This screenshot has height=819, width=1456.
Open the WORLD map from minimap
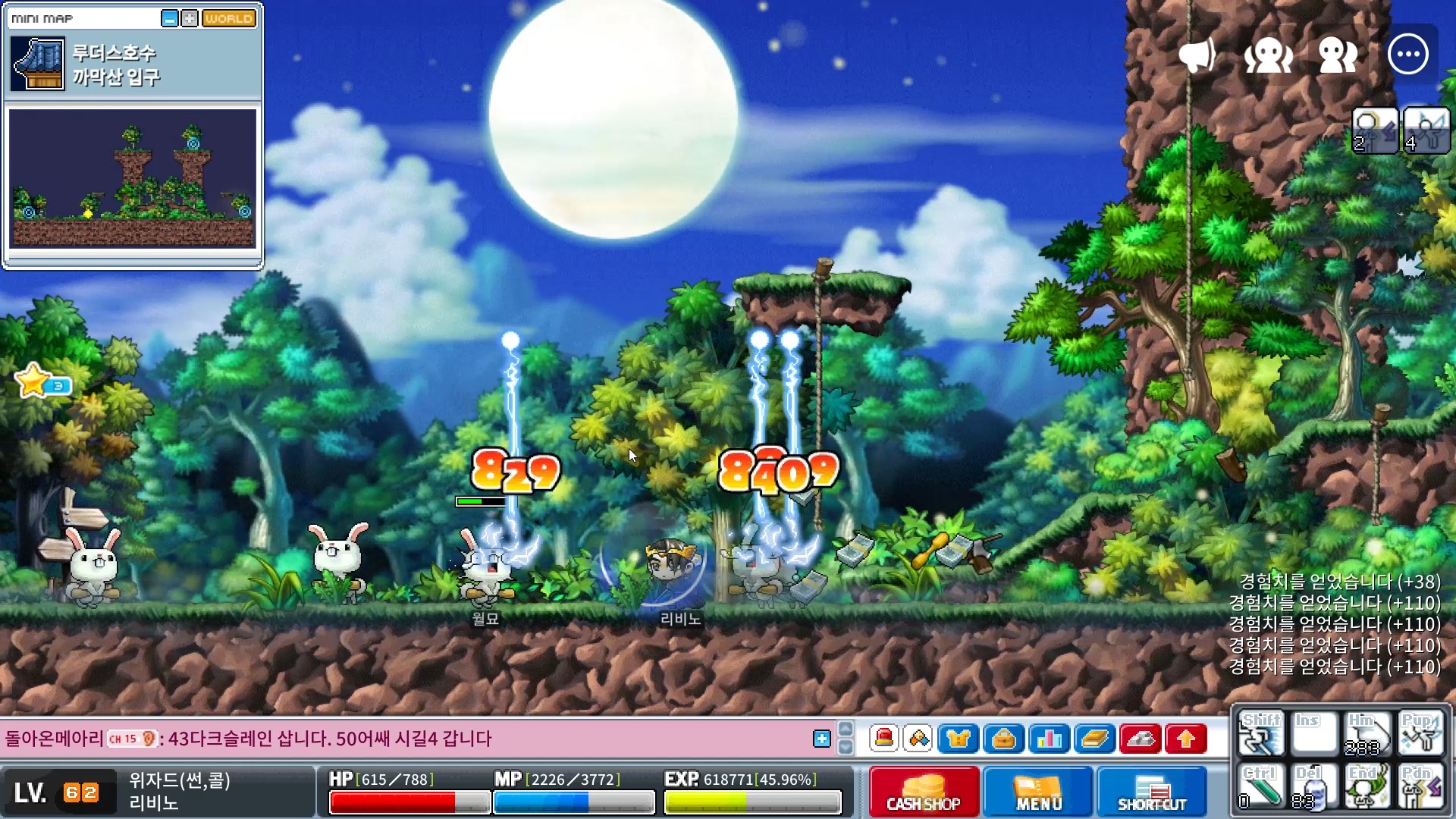pos(228,18)
